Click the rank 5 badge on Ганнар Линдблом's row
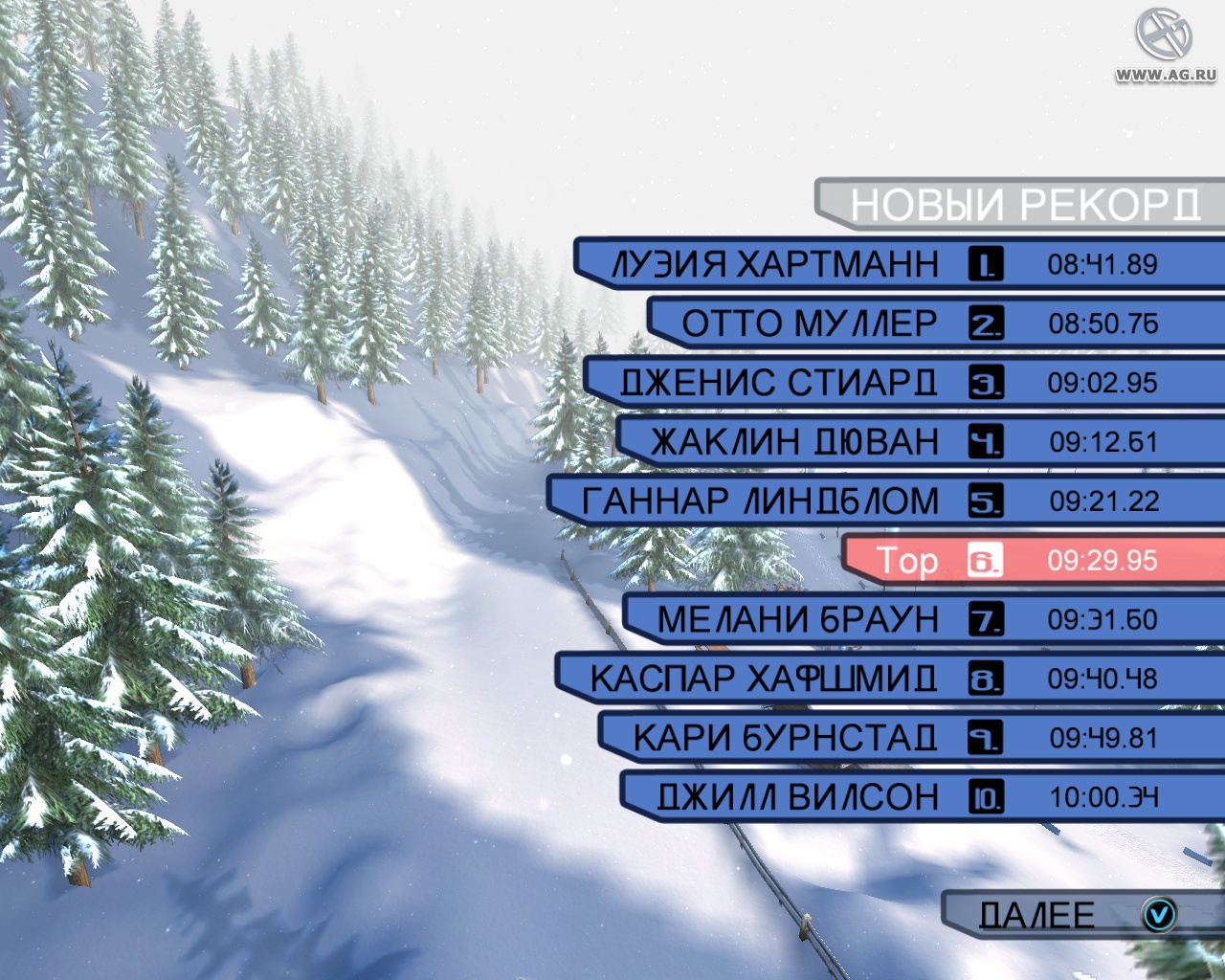Viewport: 1225px width, 980px height. (986, 501)
